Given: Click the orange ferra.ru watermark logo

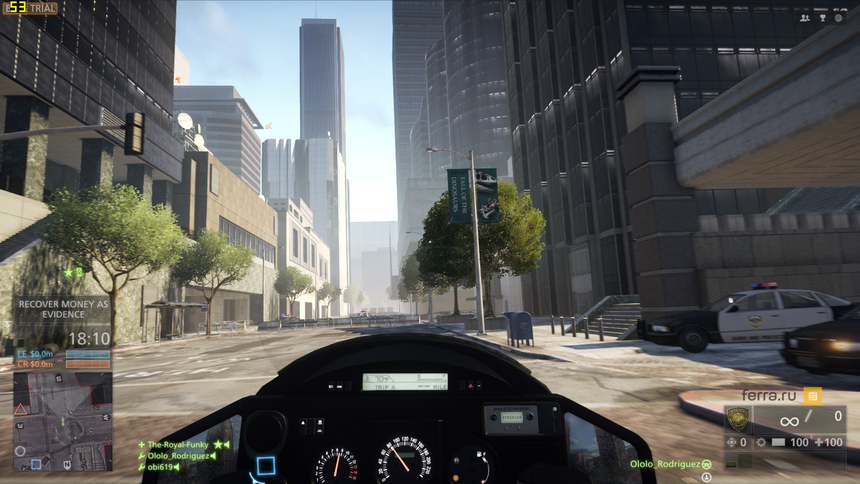Looking at the screenshot, I should (812, 395).
